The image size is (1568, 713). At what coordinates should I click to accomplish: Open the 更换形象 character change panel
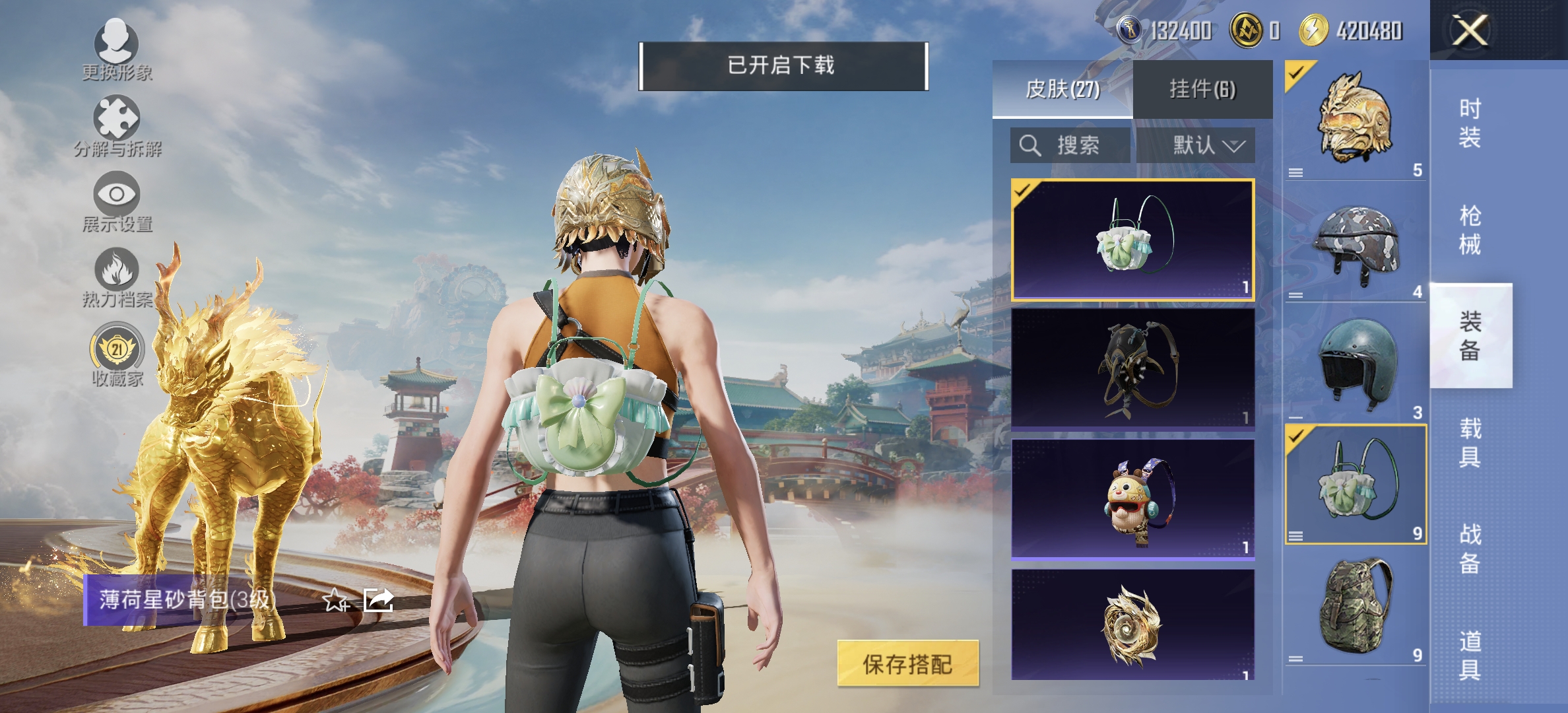pyautogui.click(x=117, y=53)
